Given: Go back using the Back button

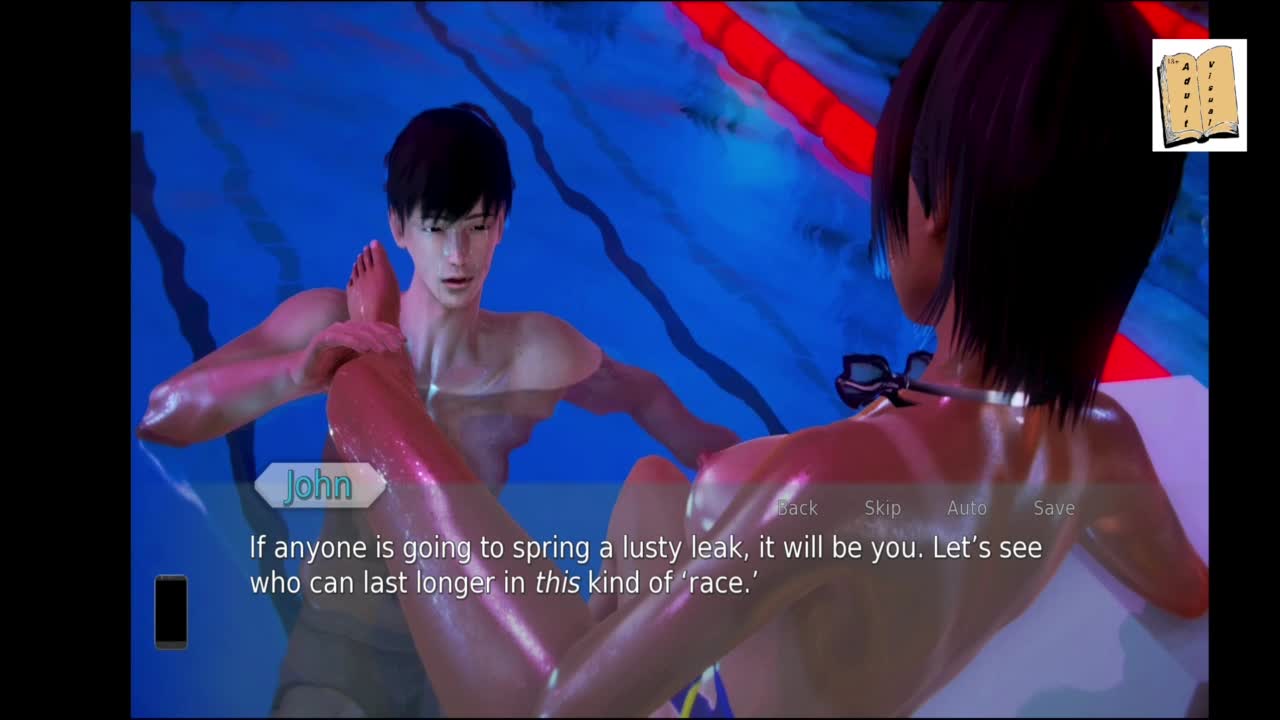Looking at the screenshot, I should click(797, 508).
